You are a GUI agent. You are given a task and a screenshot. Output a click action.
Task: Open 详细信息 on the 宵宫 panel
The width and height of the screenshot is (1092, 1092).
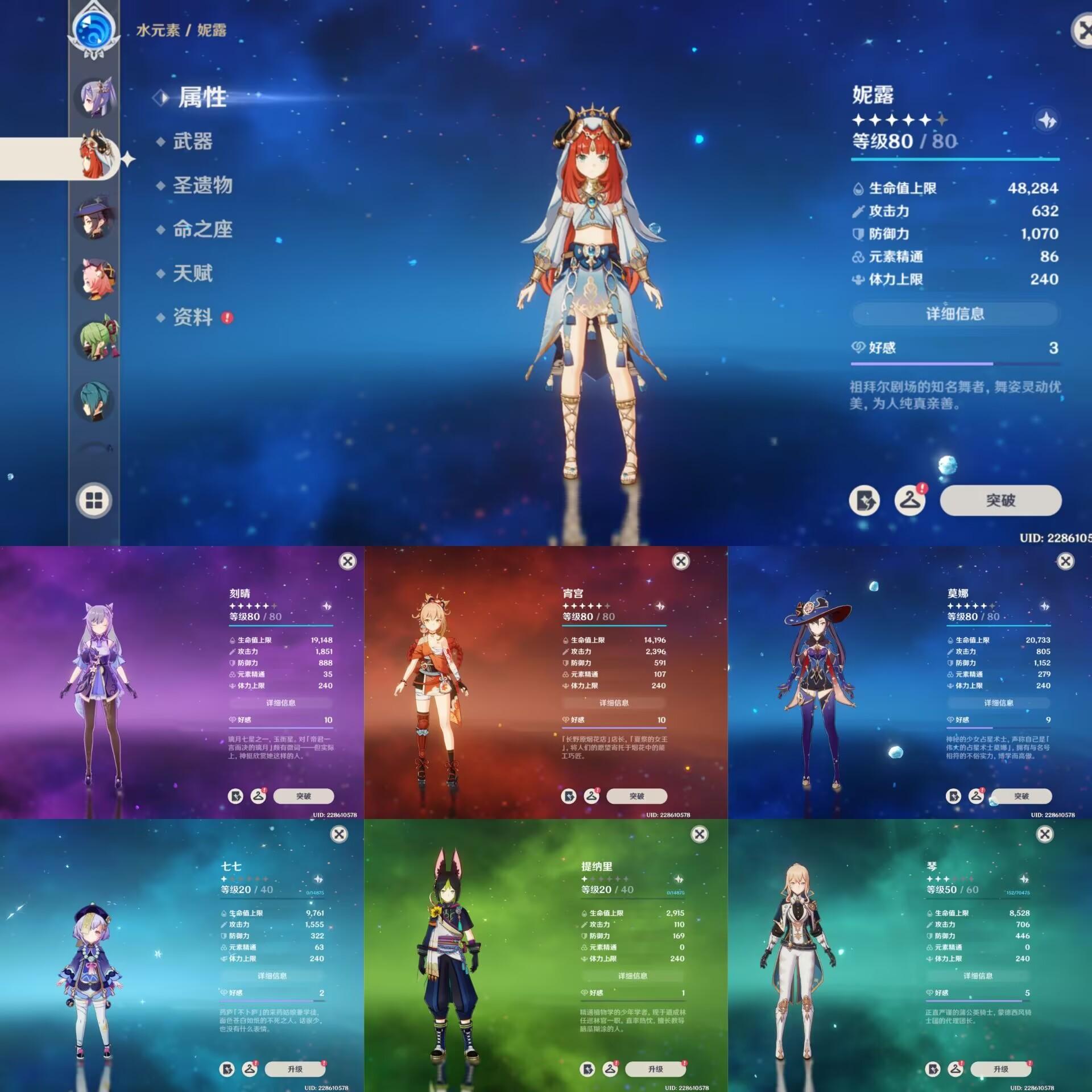pyautogui.click(x=614, y=703)
